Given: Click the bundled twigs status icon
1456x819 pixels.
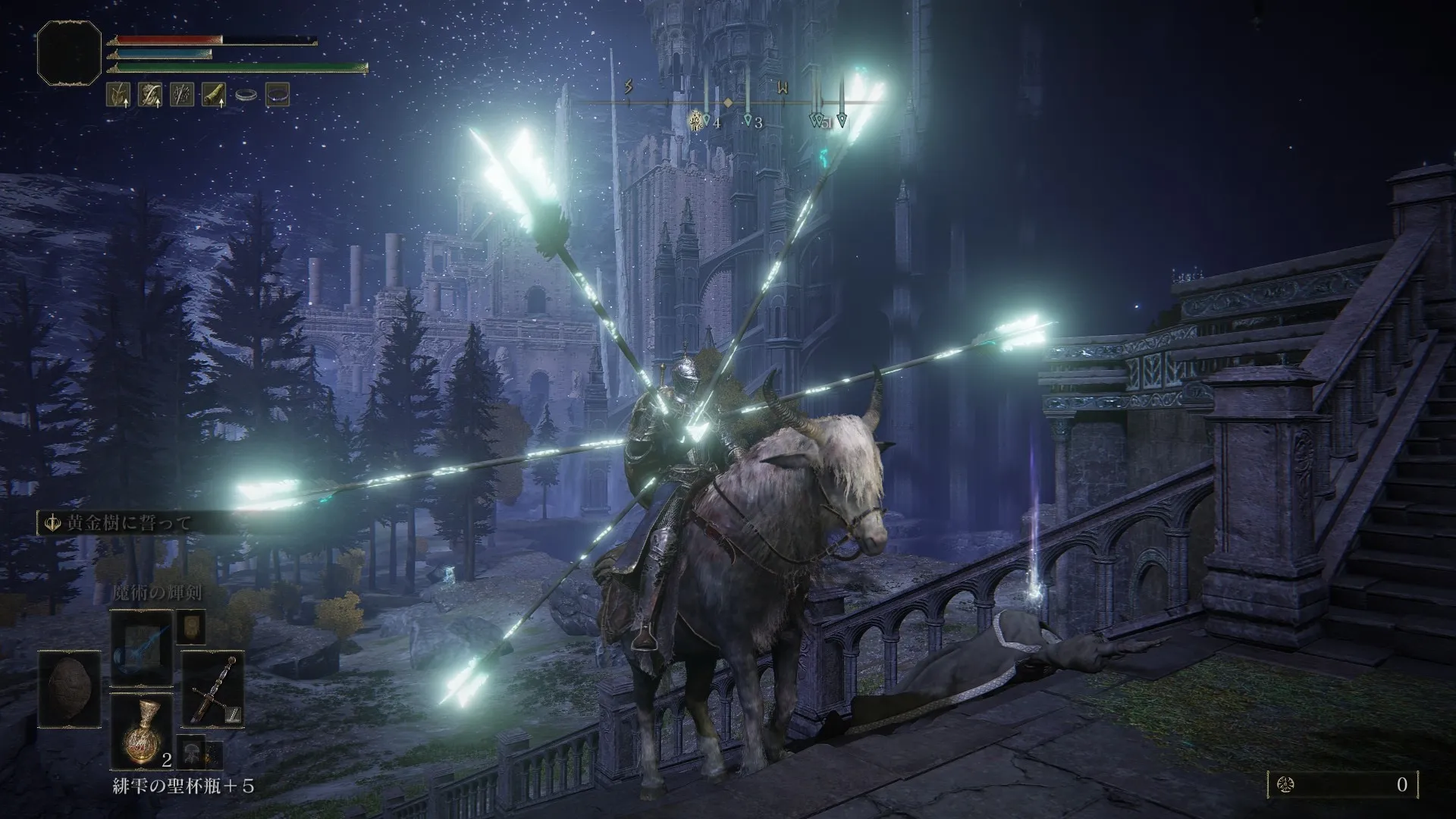Looking at the screenshot, I should 181,94.
